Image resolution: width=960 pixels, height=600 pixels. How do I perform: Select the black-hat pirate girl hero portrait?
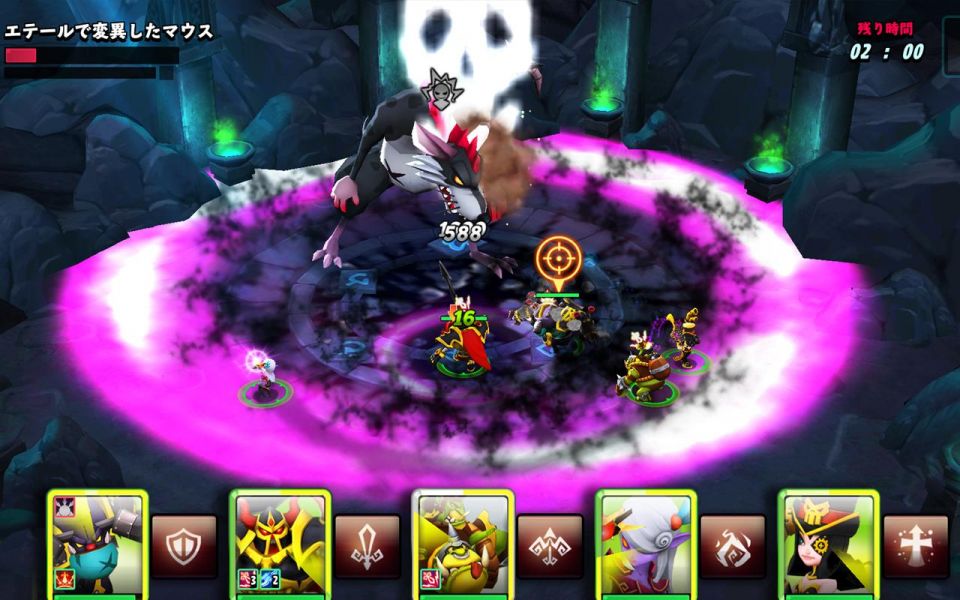(828, 545)
